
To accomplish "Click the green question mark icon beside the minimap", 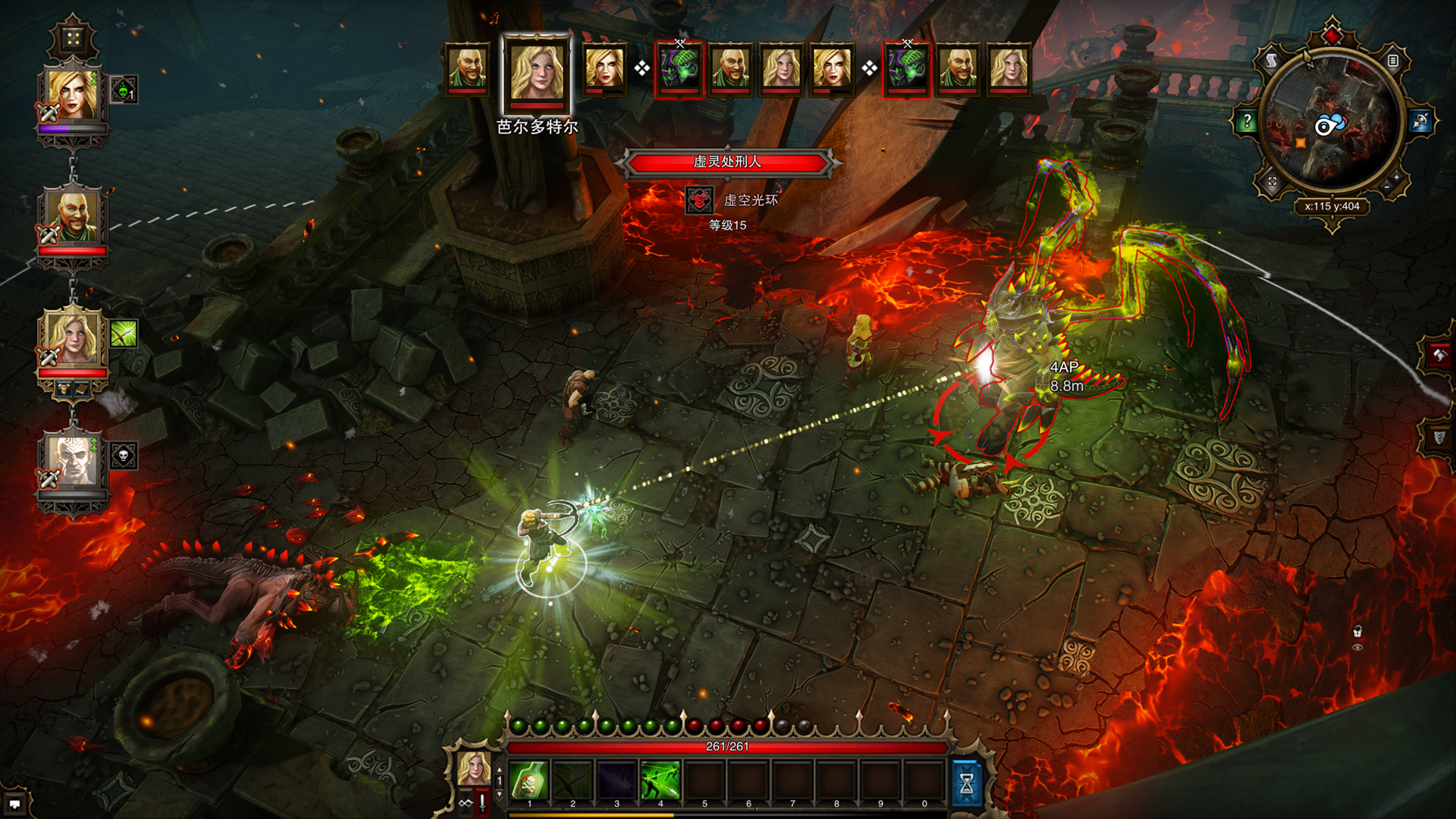I will coord(1247,121).
